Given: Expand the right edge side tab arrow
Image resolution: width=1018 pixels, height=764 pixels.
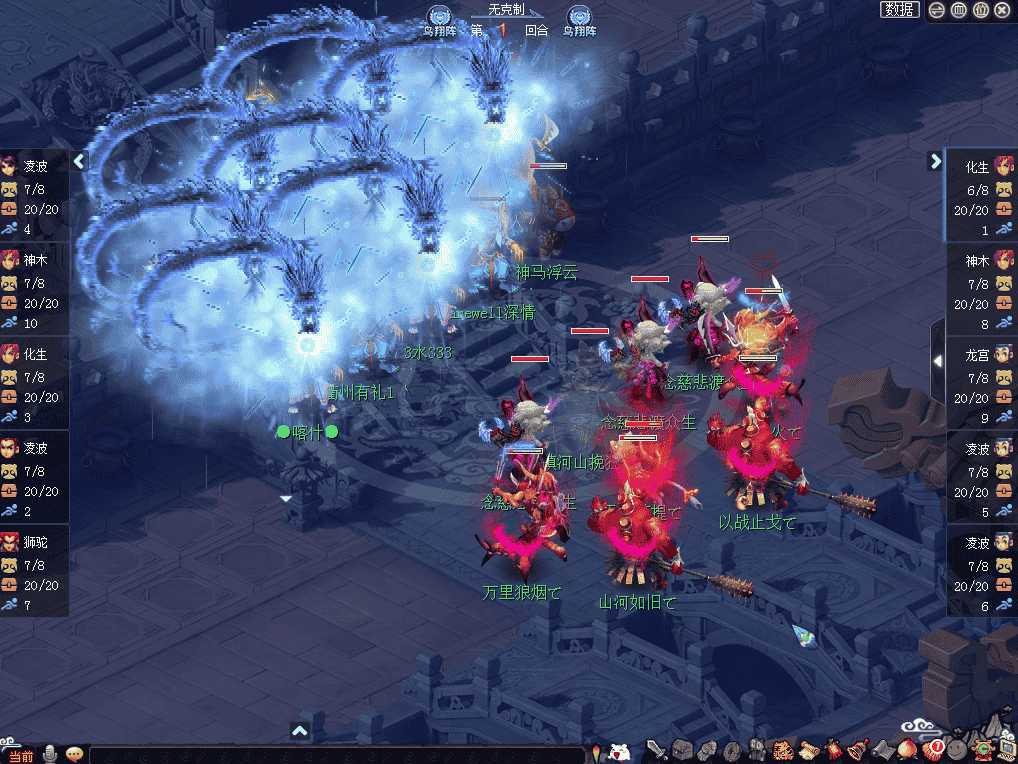Looking at the screenshot, I should click(937, 360).
